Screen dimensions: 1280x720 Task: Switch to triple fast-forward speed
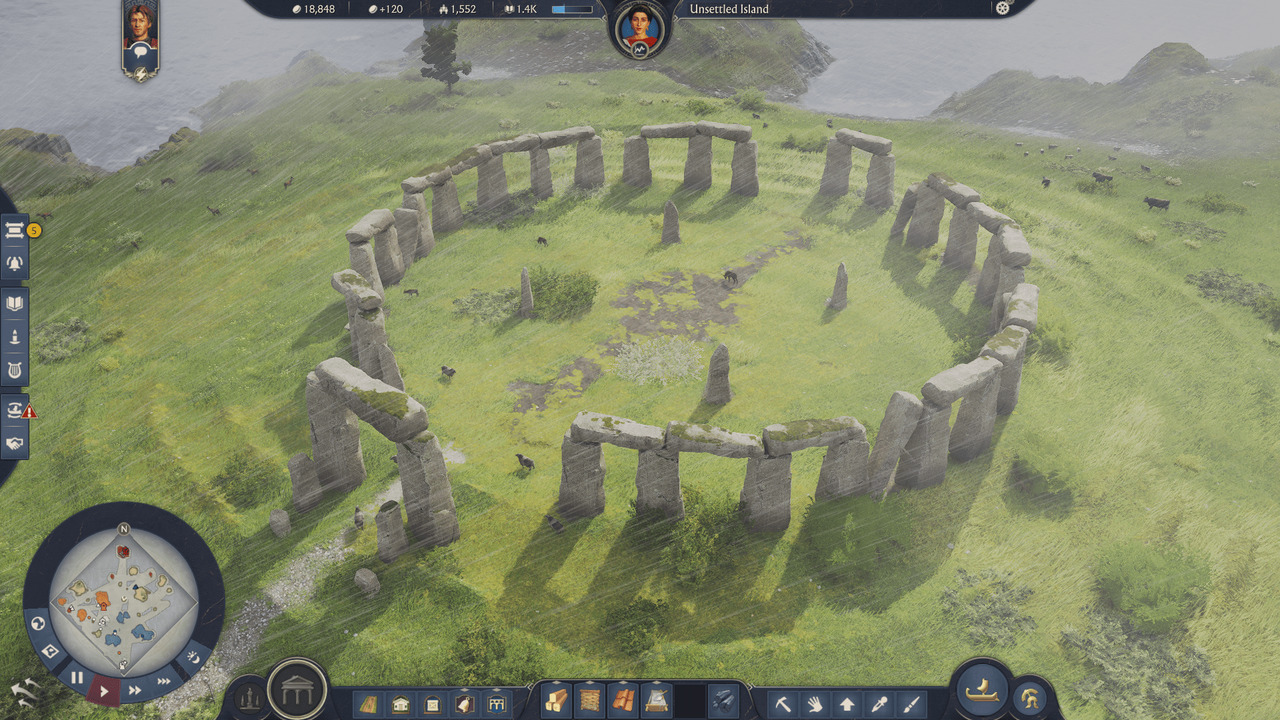[163, 681]
